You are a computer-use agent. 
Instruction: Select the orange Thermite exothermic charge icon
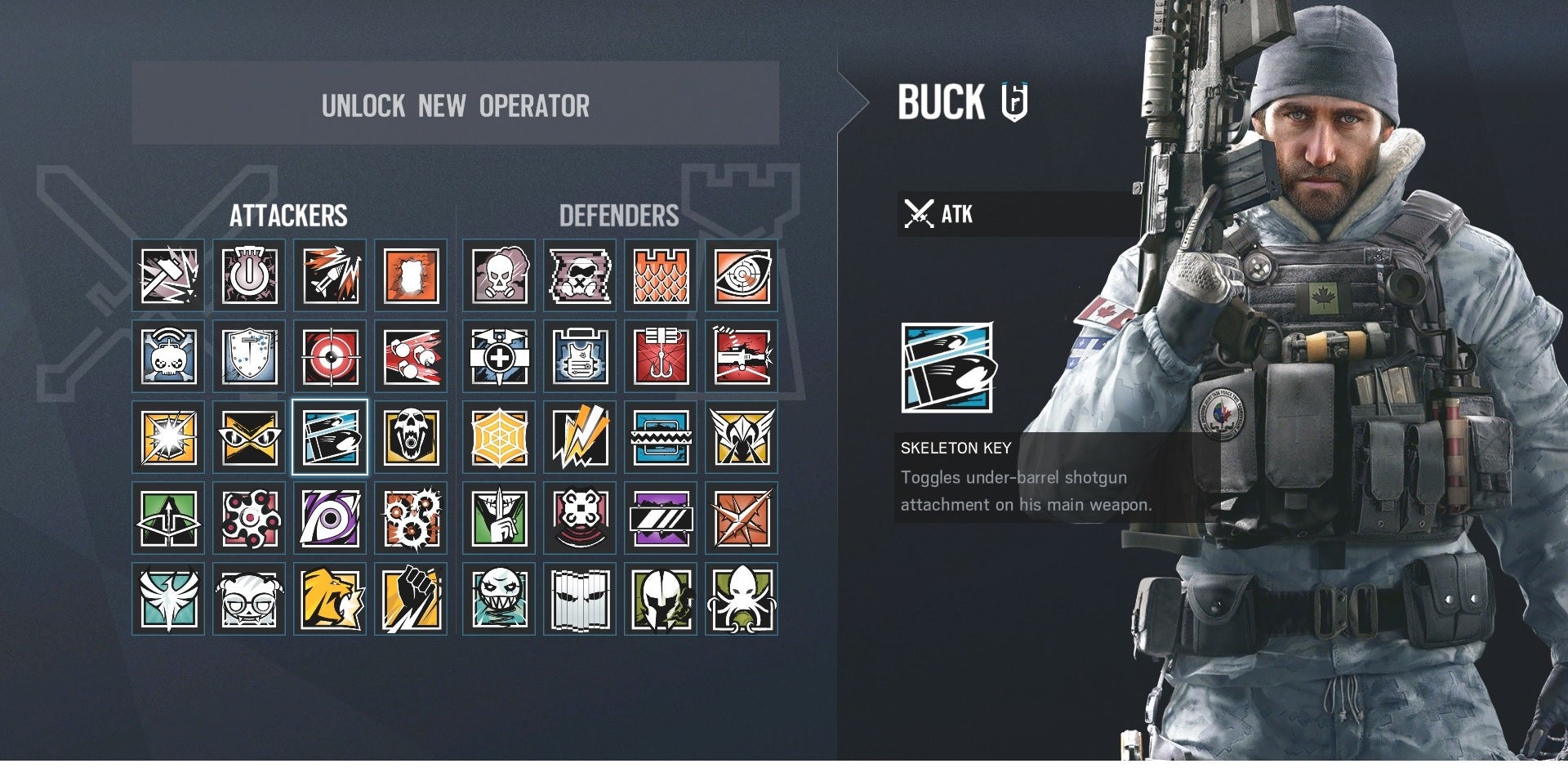pos(412,275)
